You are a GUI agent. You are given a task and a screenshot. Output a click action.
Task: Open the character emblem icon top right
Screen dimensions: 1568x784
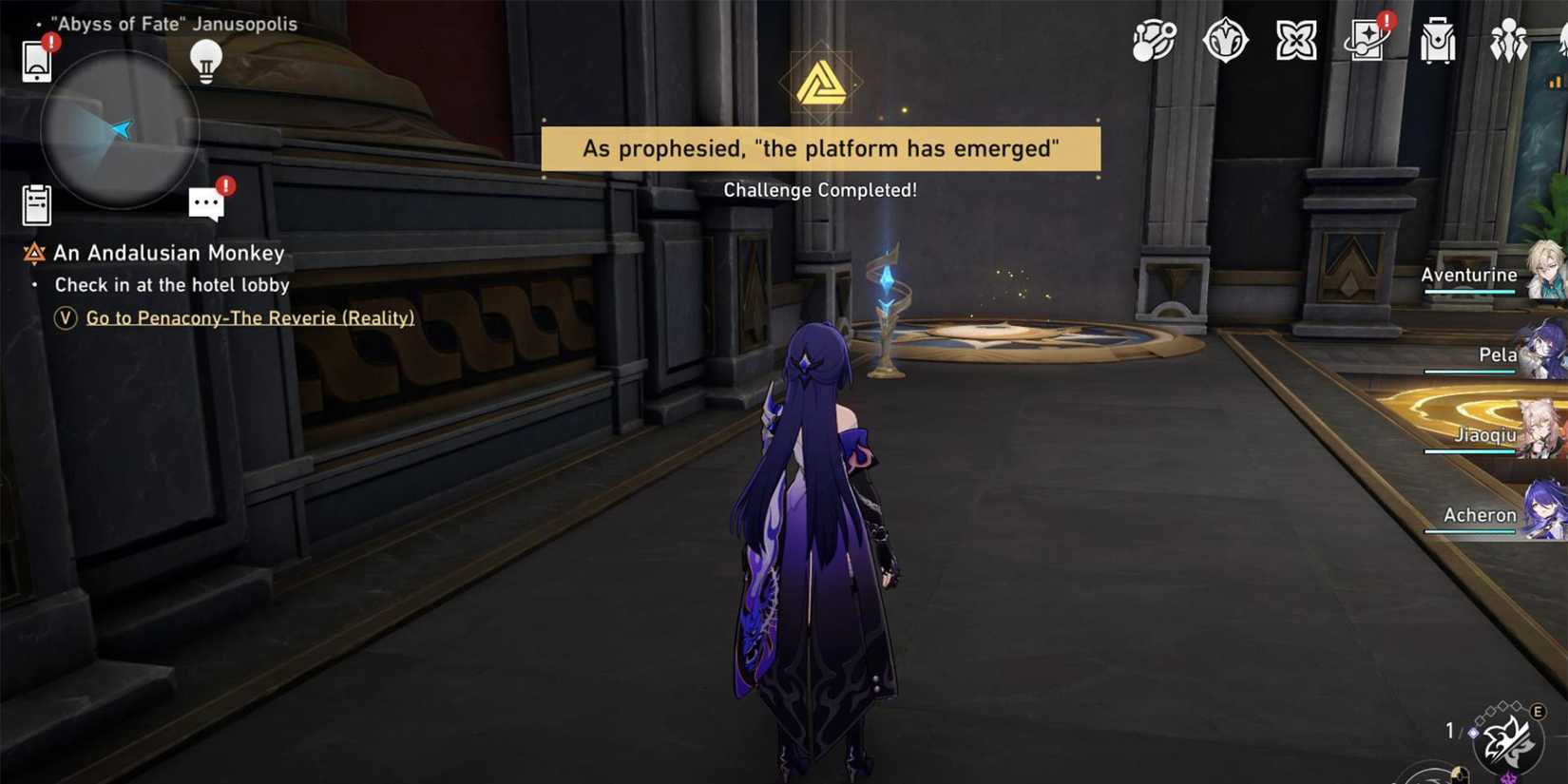click(x=1225, y=40)
